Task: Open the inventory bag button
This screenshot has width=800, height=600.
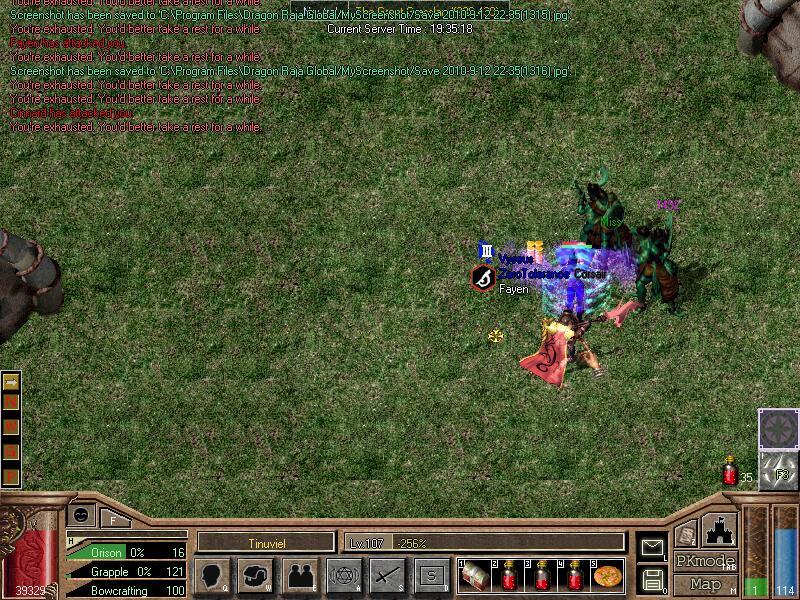Action: (256, 575)
